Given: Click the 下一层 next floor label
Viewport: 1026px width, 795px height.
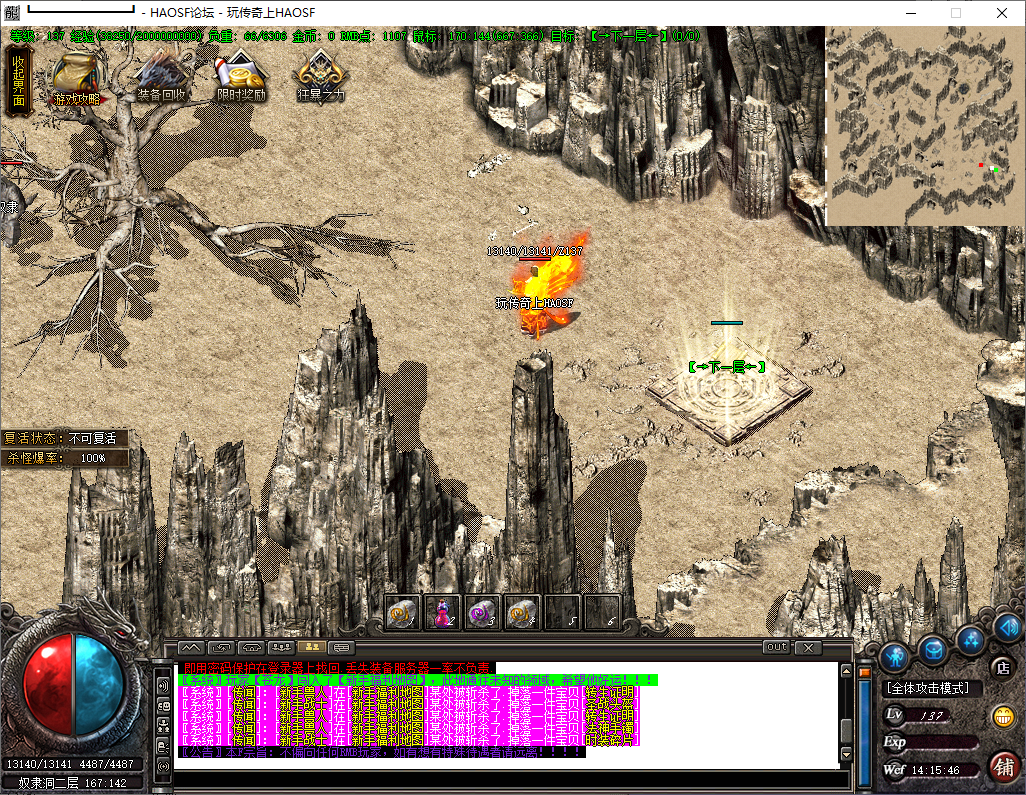Looking at the screenshot, I should (x=727, y=367).
